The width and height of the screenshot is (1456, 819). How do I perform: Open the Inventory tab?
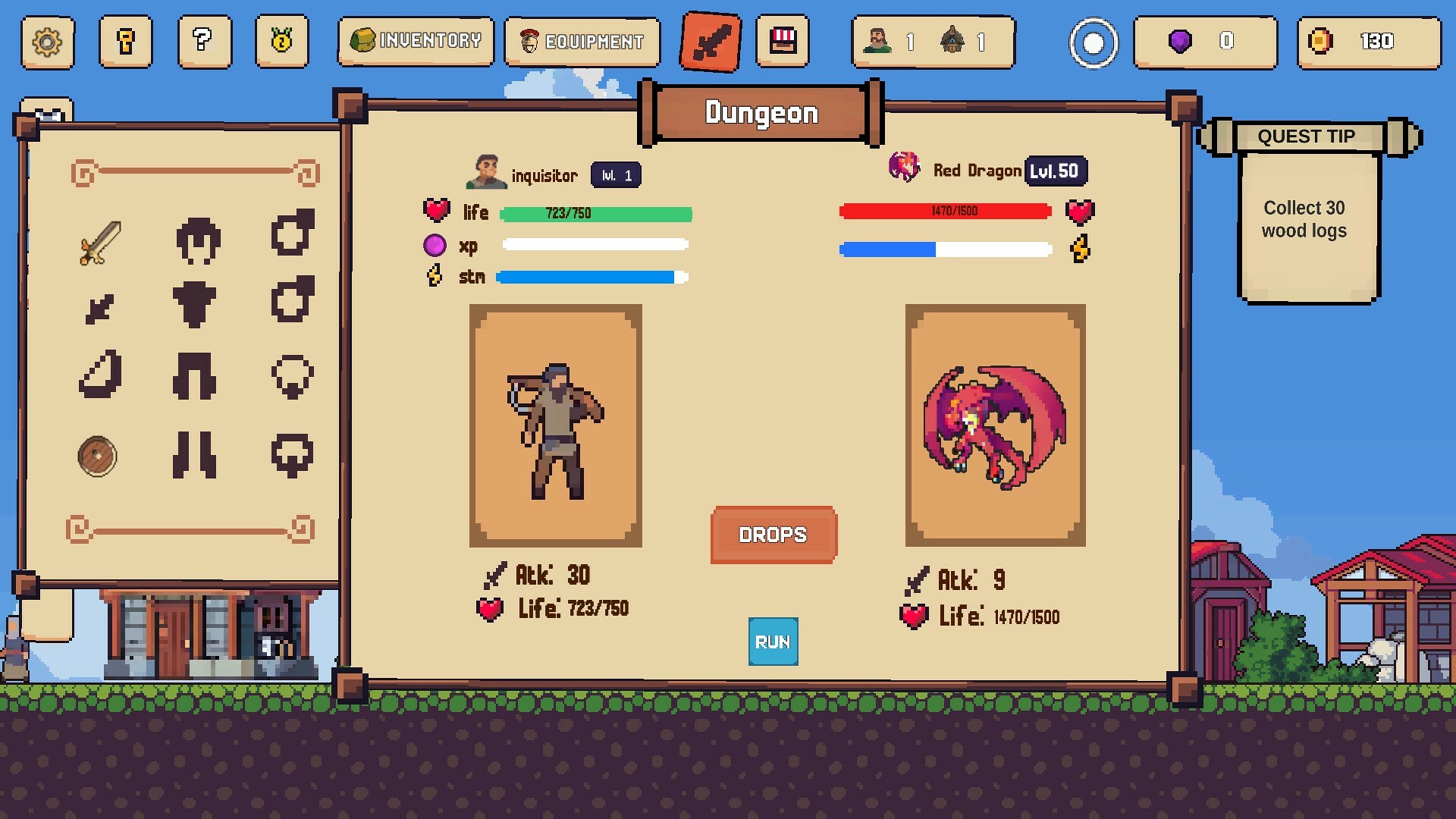tap(416, 42)
